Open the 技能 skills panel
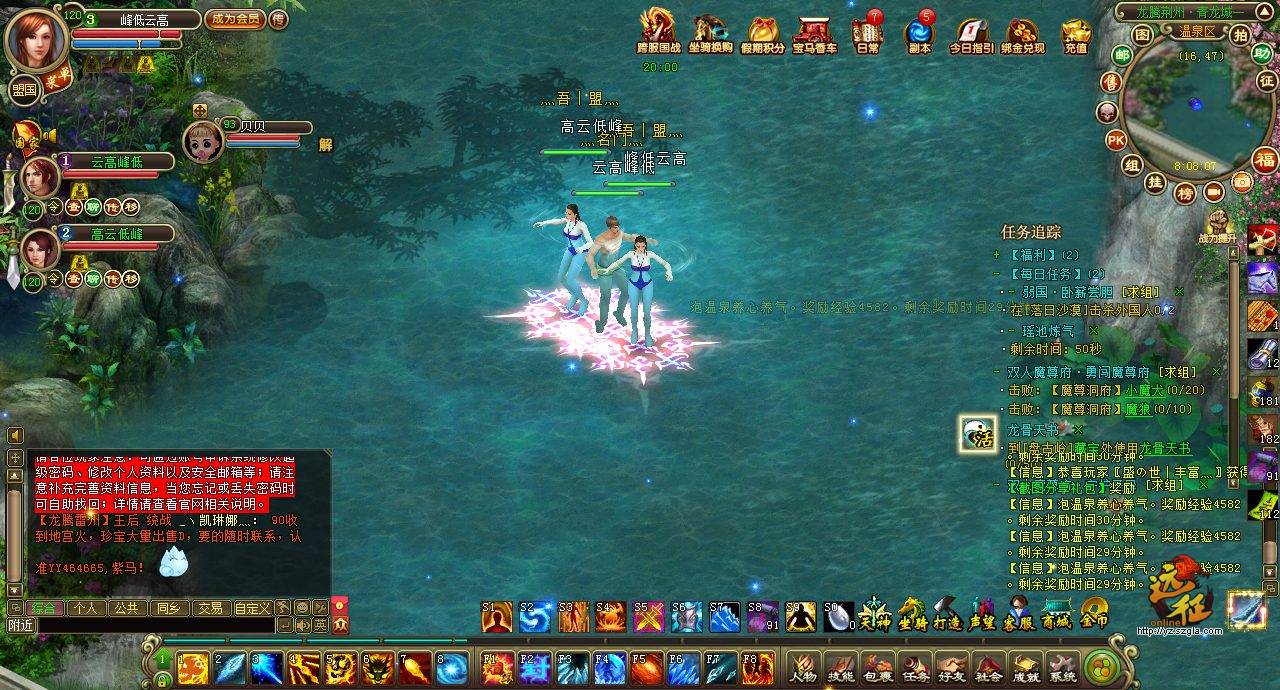The height and width of the screenshot is (690, 1280). click(x=840, y=667)
